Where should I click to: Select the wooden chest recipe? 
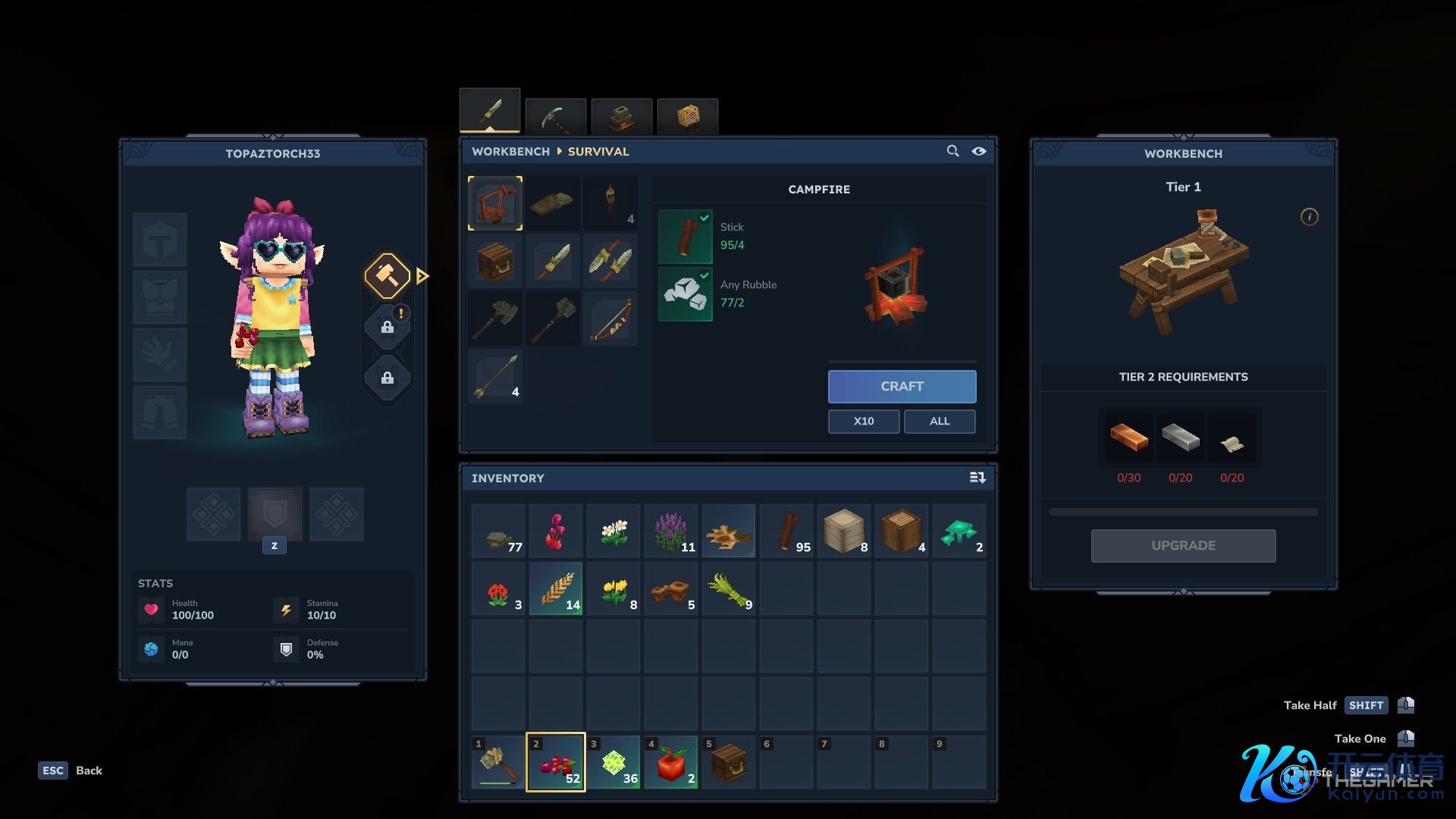[x=495, y=261]
